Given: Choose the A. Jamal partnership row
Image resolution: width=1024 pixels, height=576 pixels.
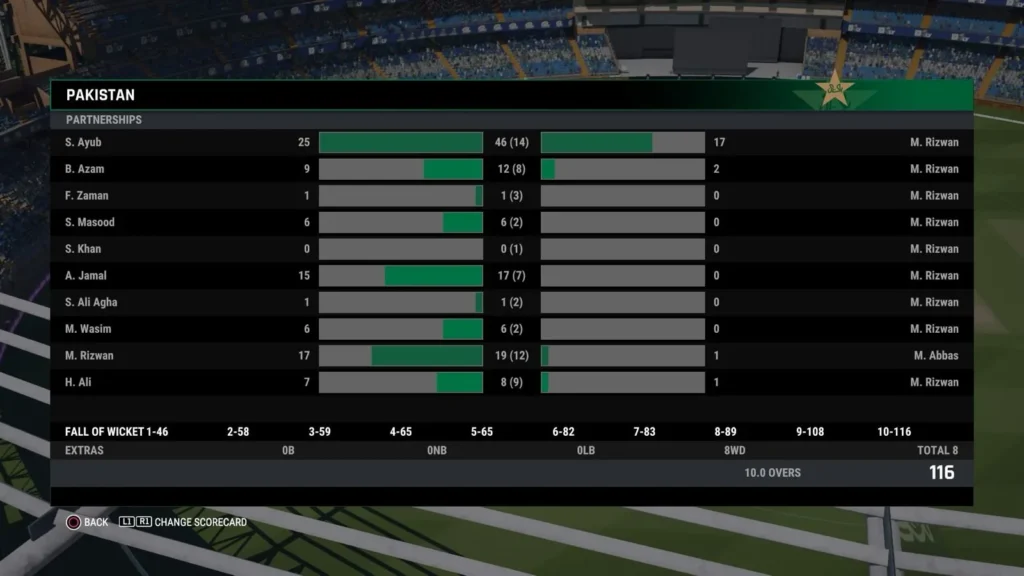Looking at the screenshot, I should (x=511, y=276).
